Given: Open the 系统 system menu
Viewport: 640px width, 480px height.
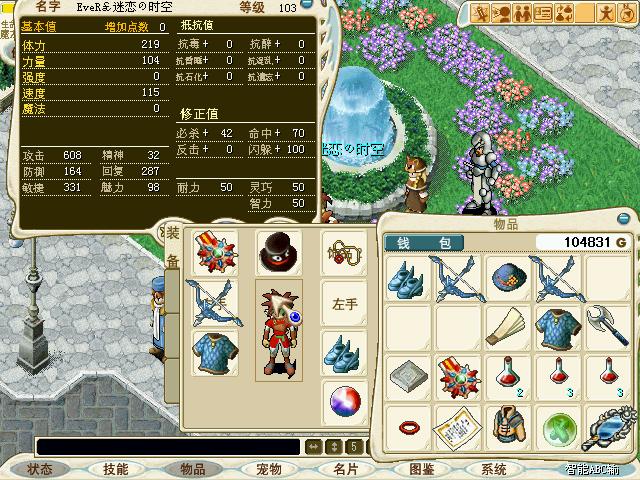Looking at the screenshot, I should point(494,468).
